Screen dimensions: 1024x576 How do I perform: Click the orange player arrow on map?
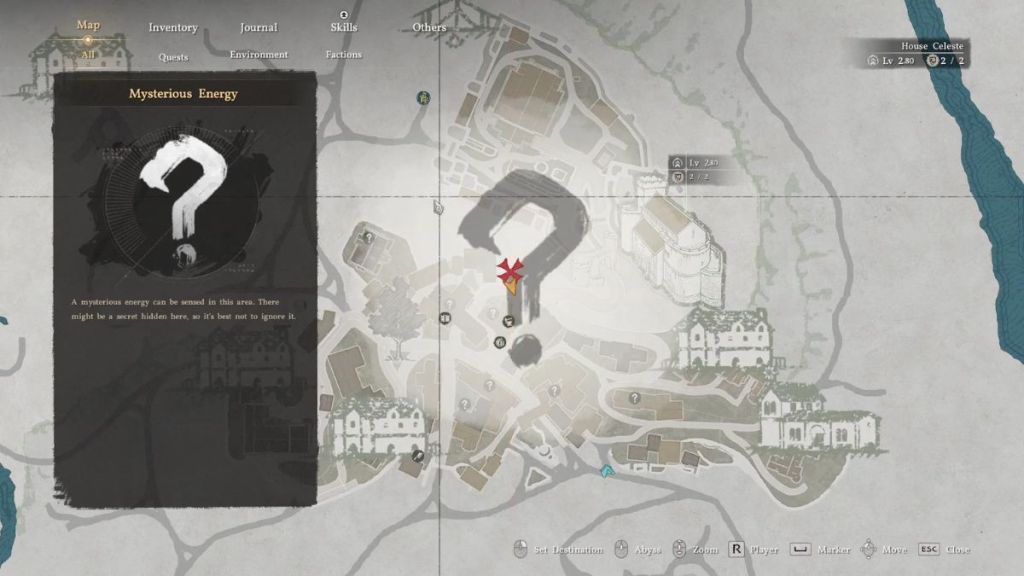click(x=511, y=286)
